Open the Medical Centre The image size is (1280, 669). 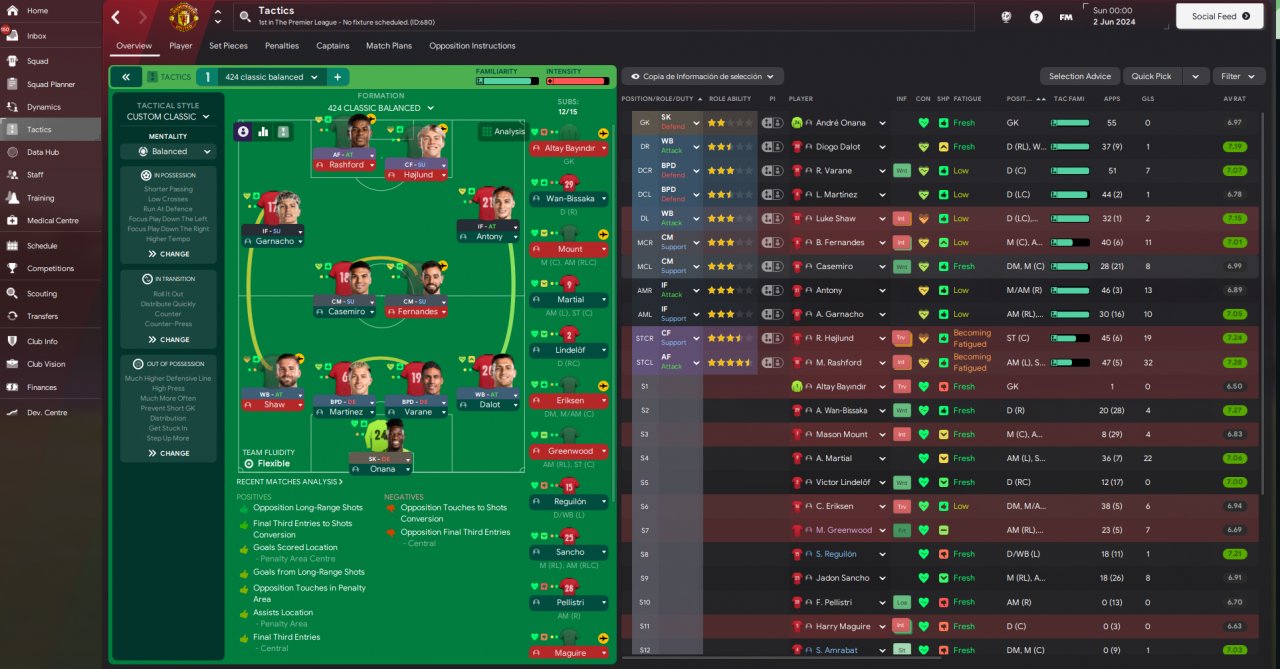[52, 221]
